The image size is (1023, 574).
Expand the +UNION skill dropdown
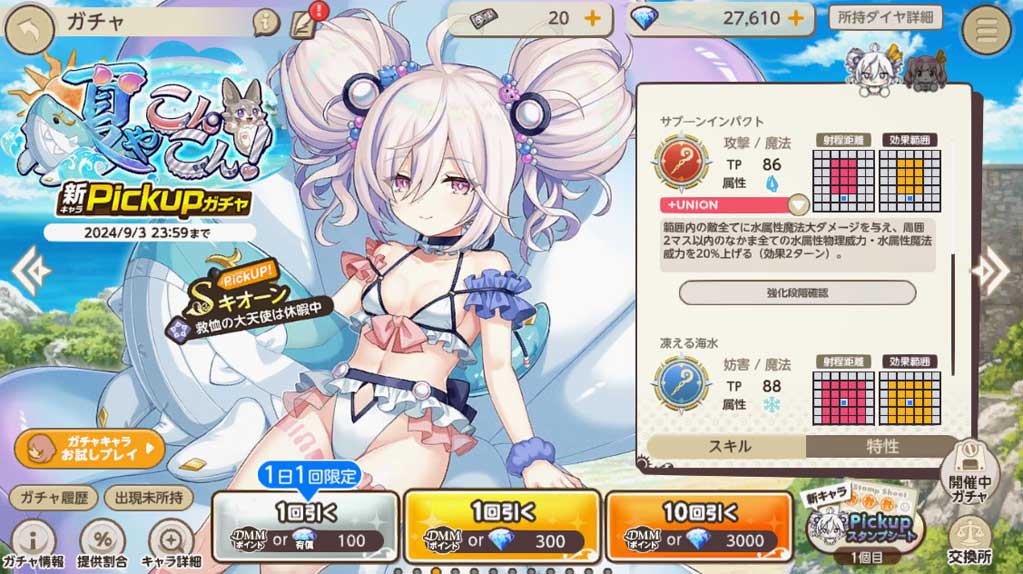(798, 205)
